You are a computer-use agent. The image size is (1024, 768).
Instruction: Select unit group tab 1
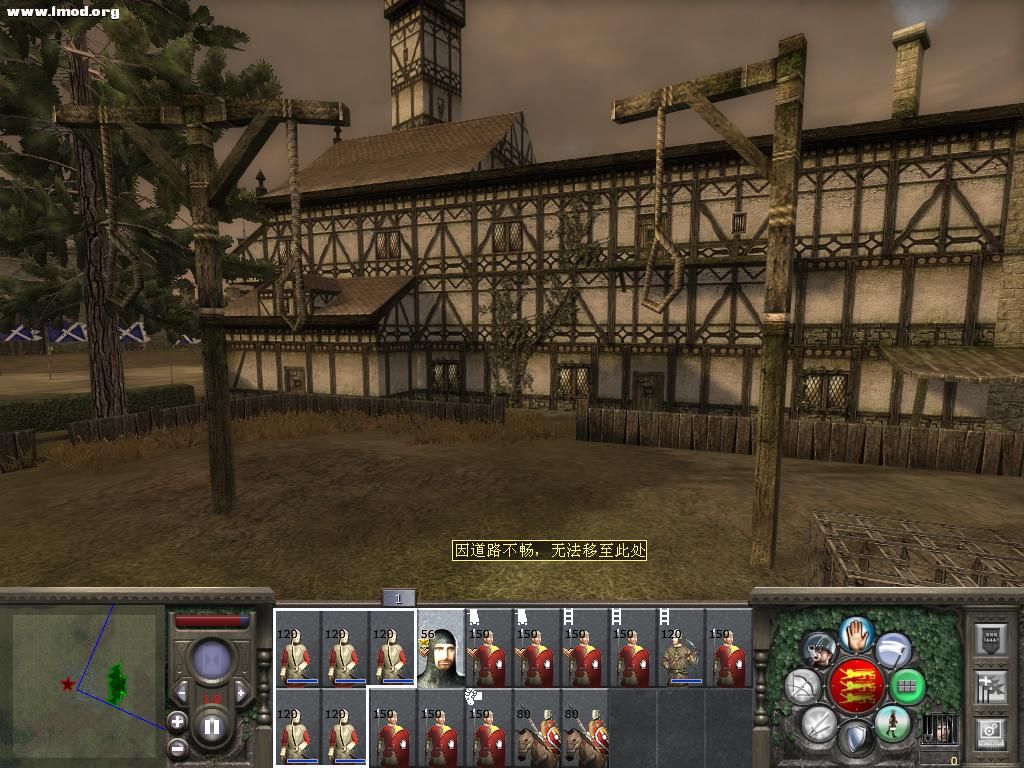398,598
